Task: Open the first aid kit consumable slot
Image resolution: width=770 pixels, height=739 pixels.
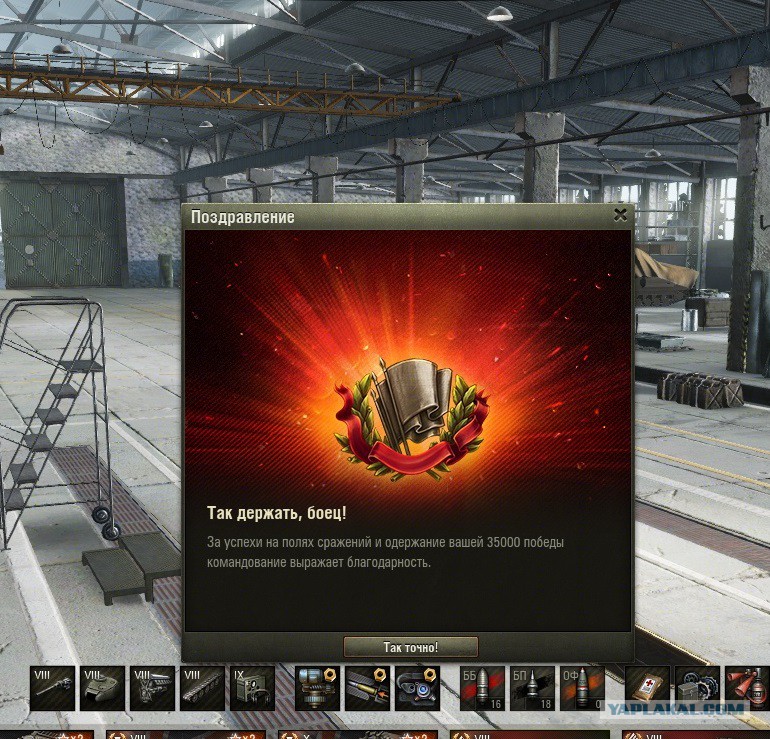Action: click(x=647, y=688)
